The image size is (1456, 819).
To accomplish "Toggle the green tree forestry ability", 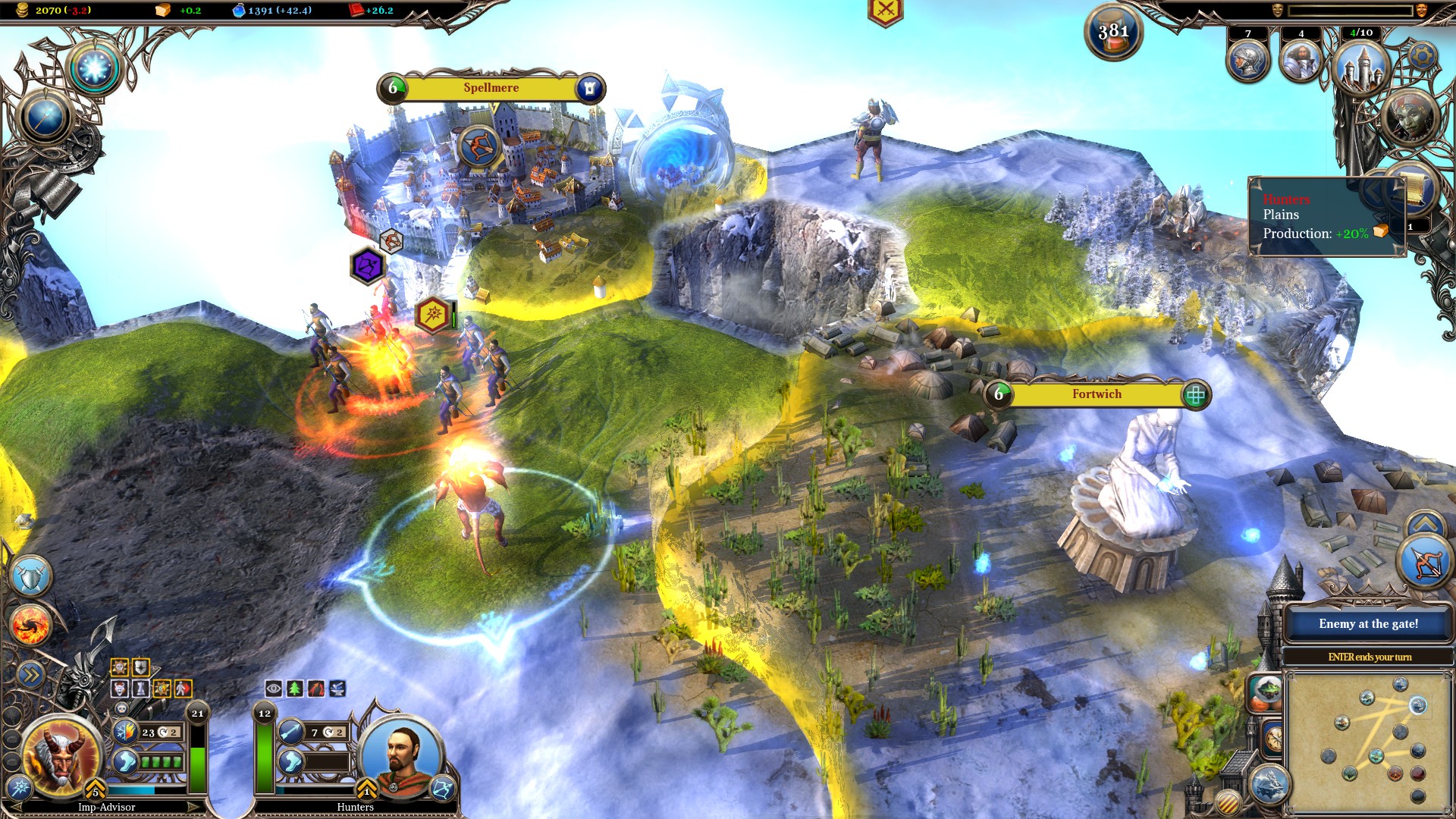I will coord(296,689).
